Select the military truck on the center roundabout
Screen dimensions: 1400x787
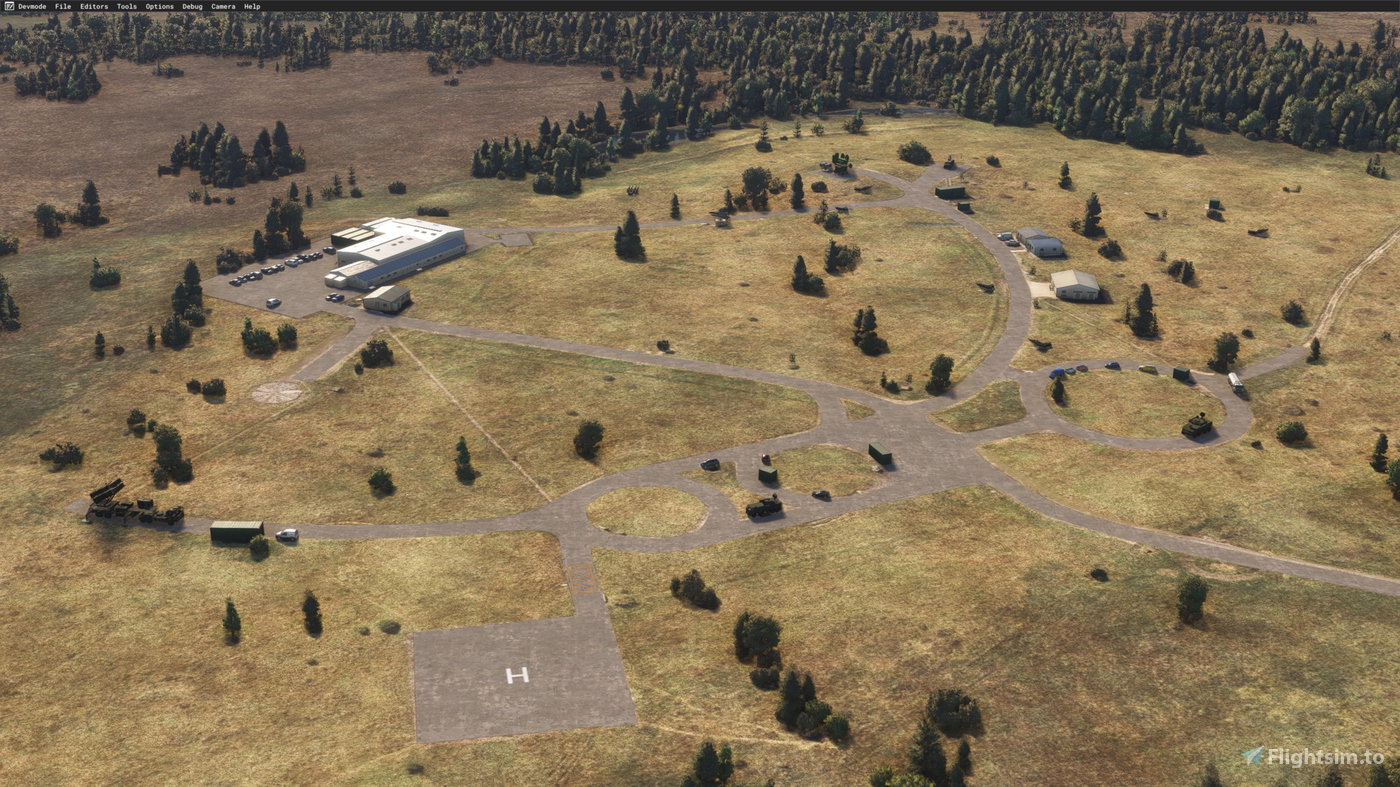click(762, 506)
